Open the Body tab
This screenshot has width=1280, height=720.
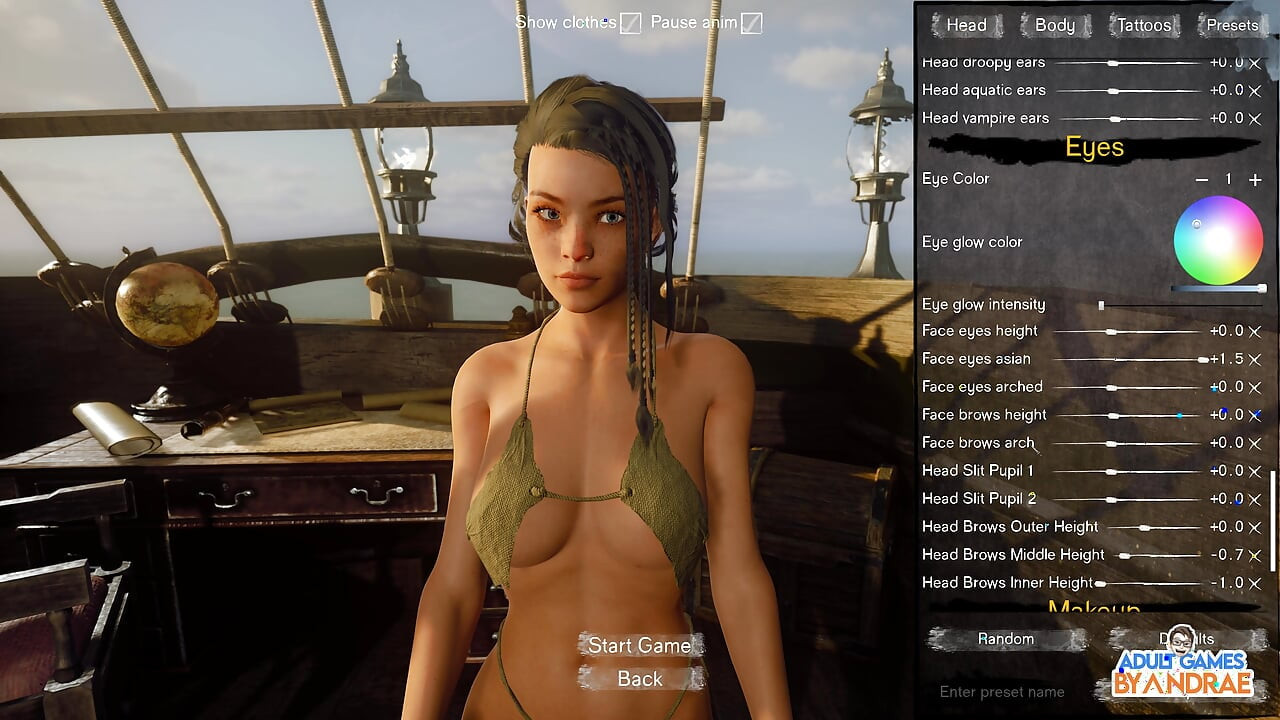(1054, 25)
